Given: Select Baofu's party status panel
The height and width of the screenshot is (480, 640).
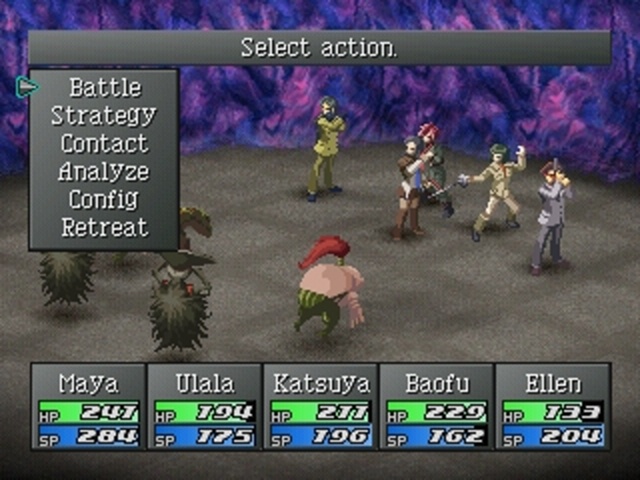Looking at the screenshot, I should pyautogui.click(x=436, y=408).
